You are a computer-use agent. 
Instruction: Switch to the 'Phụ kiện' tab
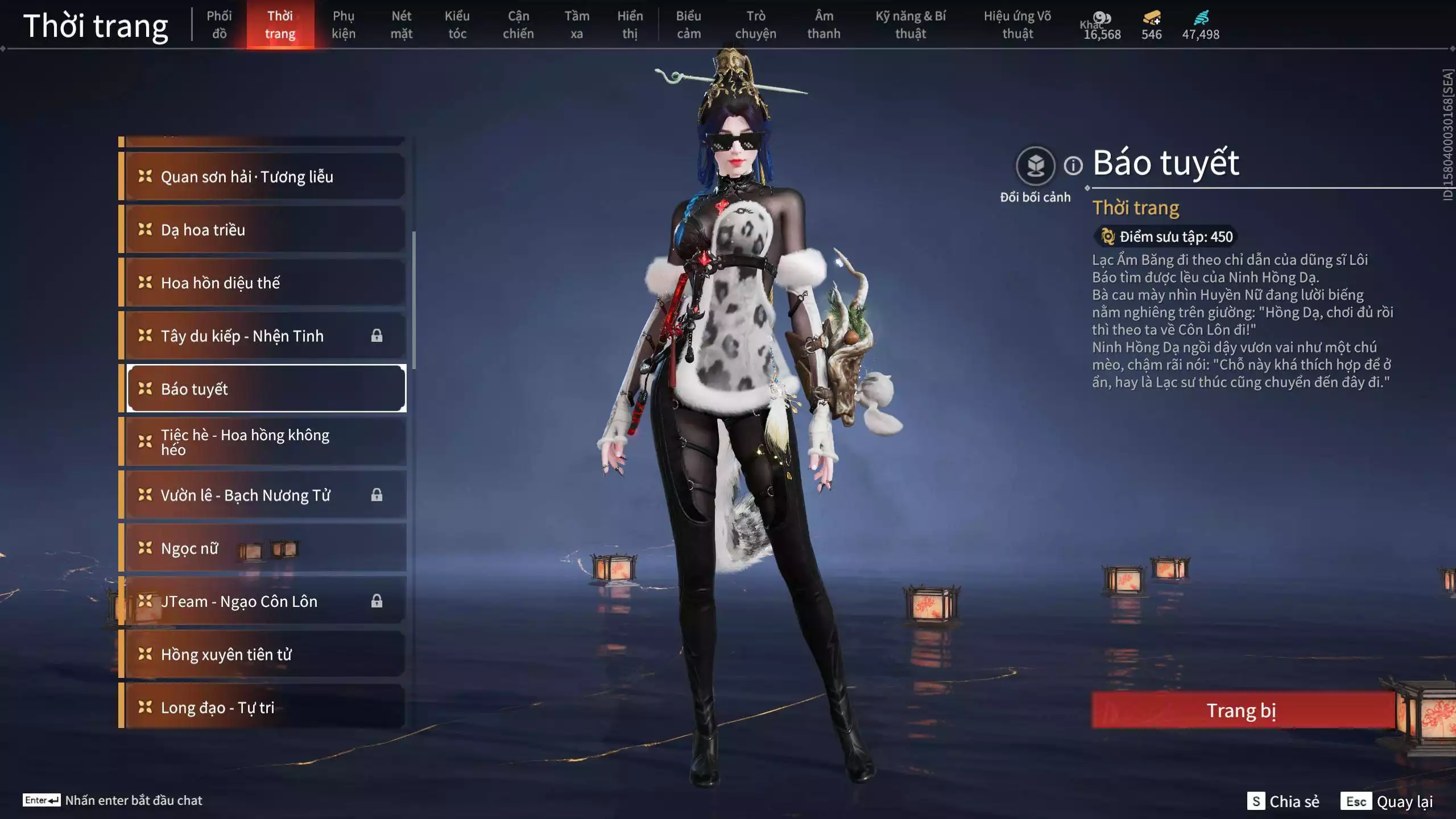[x=345, y=24]
